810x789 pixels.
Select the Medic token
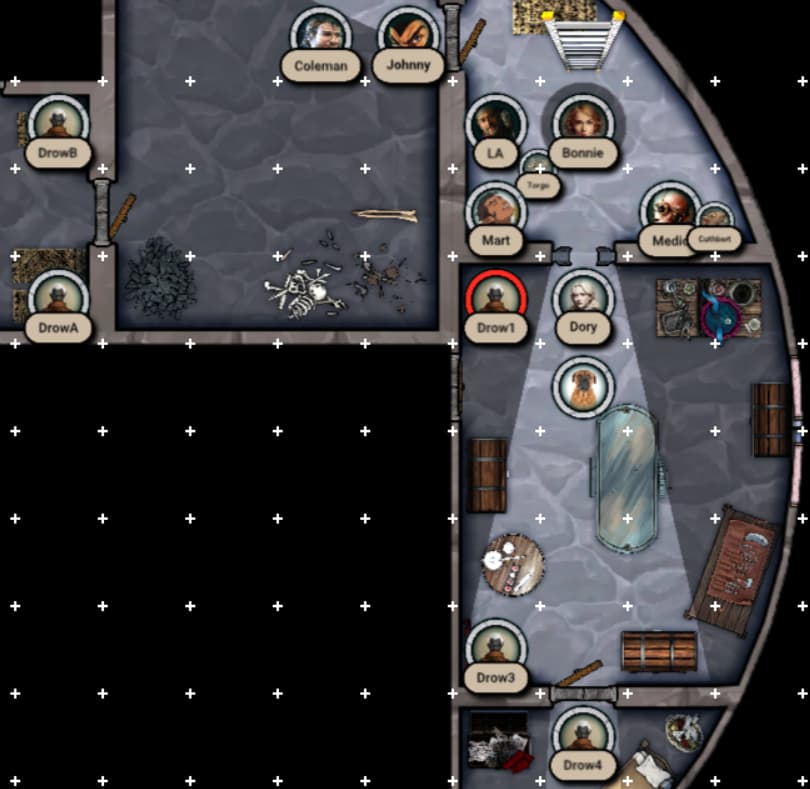coord(669,210)
